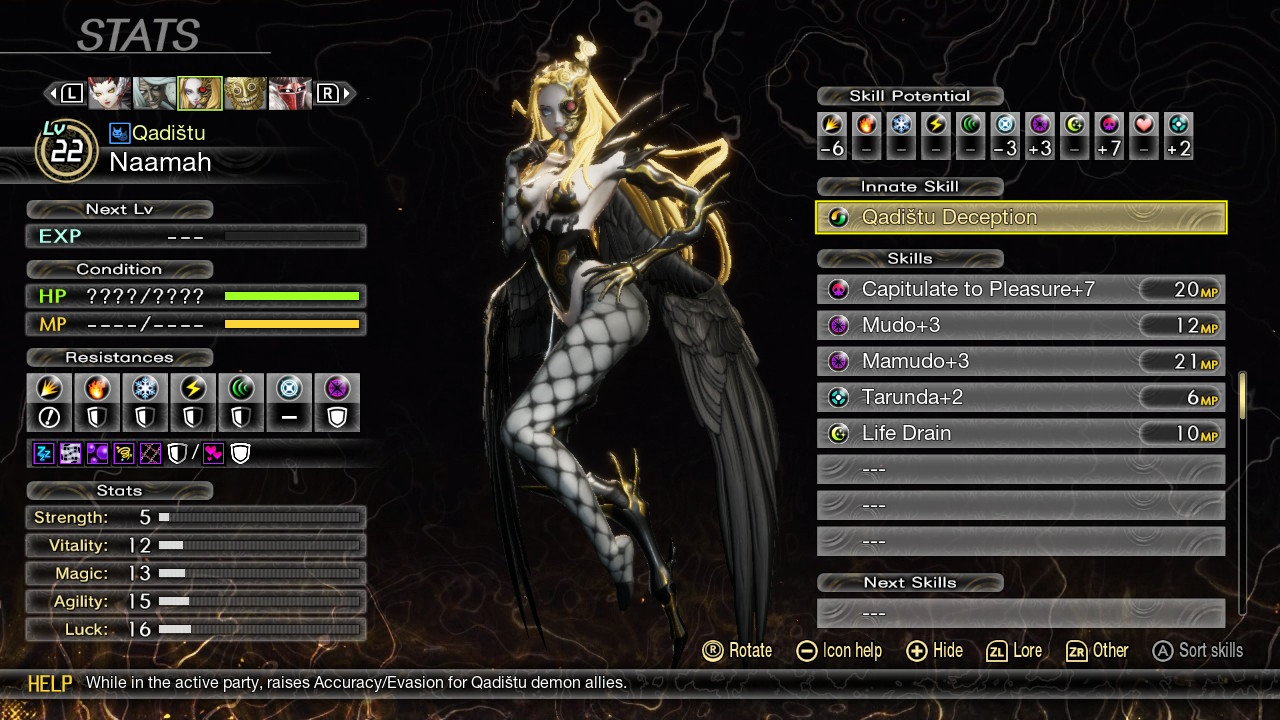The image size is (1280, 720).
Task: Switch to the red-horned demon portrait
Action: [110, 94]
